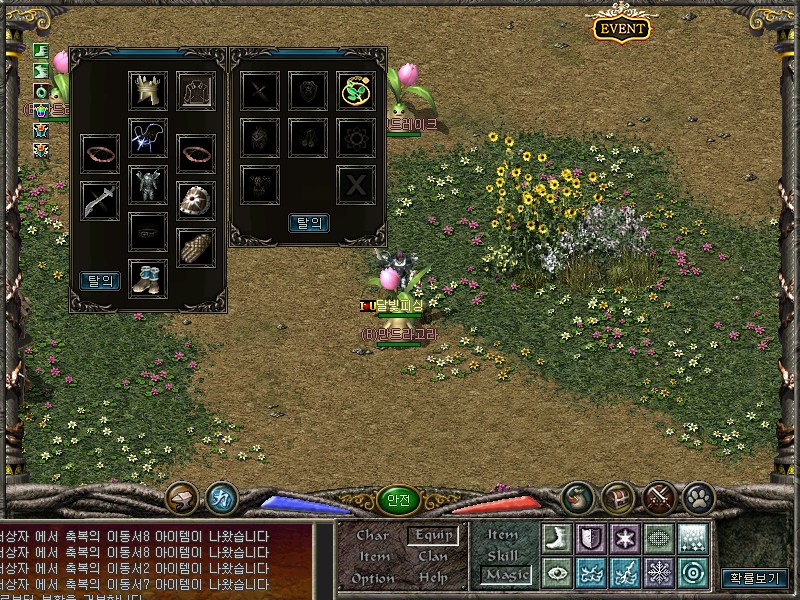
Task: Select the equipped boots slot
Action: click(148, 278)
